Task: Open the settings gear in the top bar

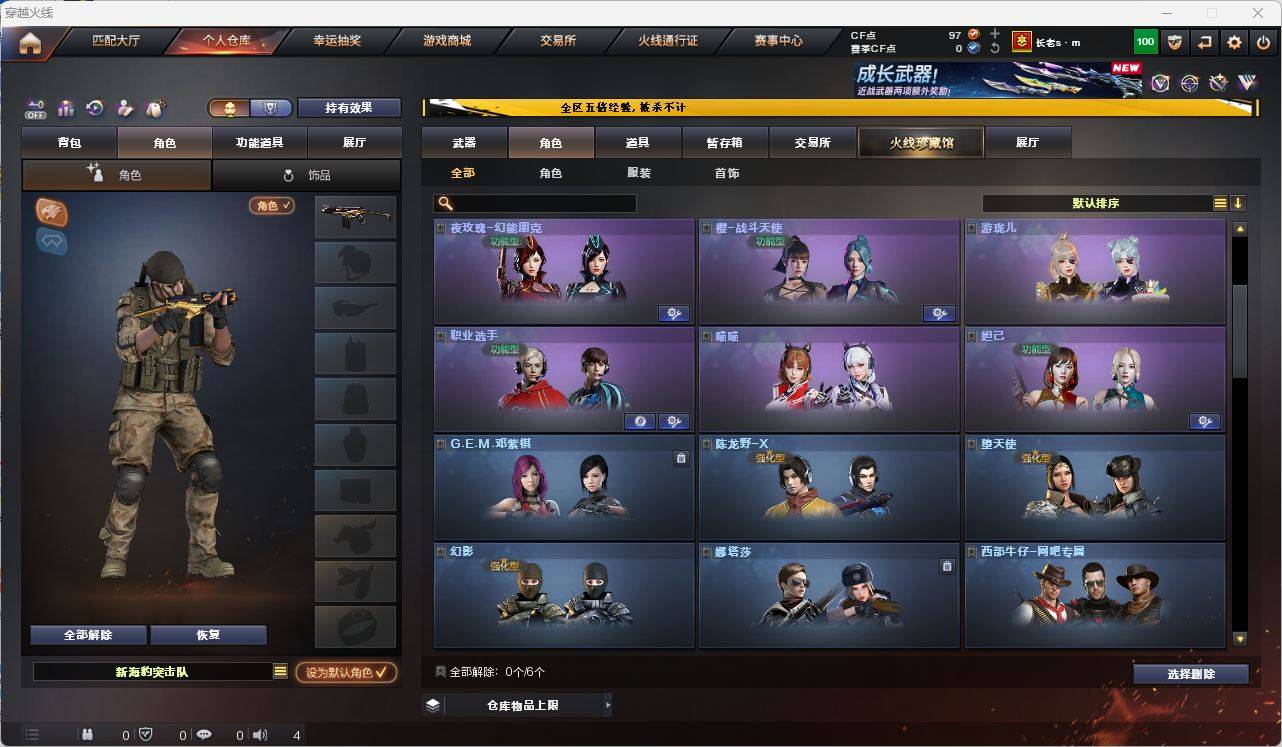Action: 1234,42
